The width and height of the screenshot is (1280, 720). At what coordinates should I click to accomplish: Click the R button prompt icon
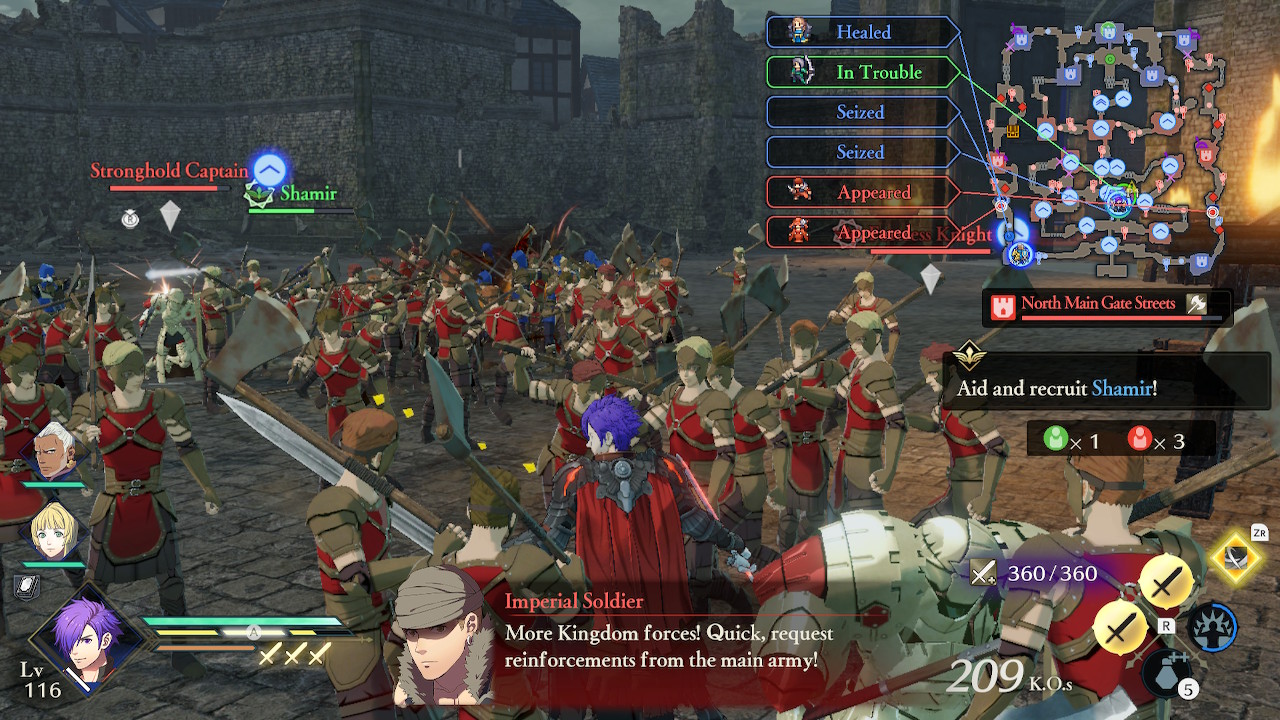tap(1167, 625)
